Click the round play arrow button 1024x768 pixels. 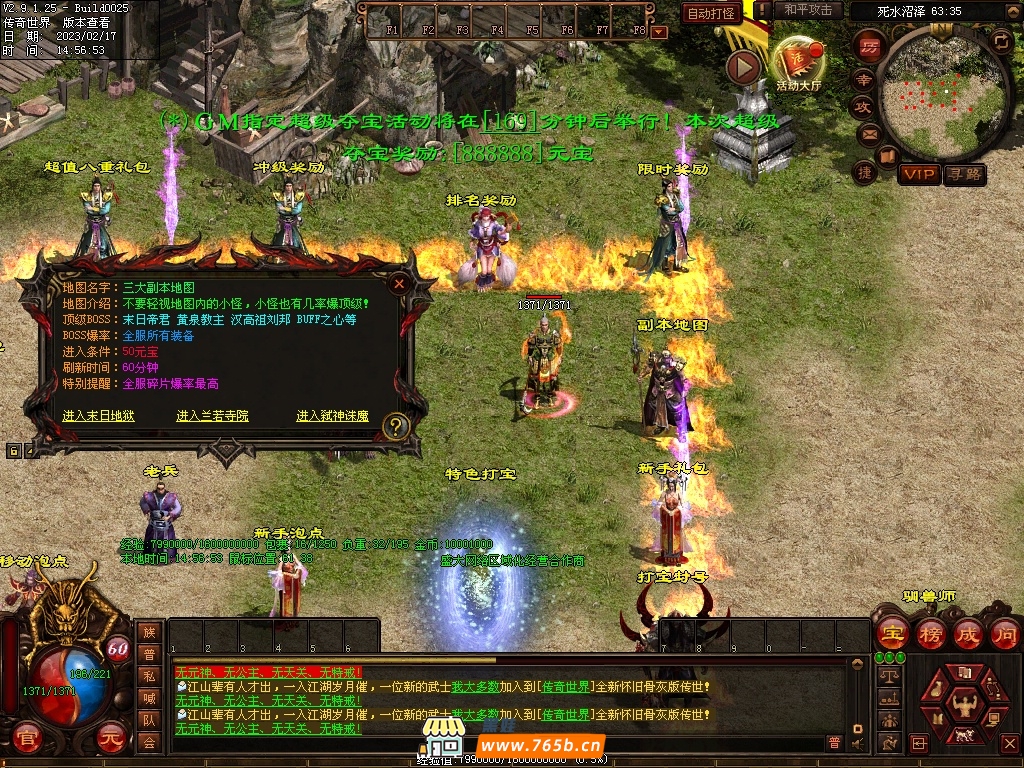point(743,67)
